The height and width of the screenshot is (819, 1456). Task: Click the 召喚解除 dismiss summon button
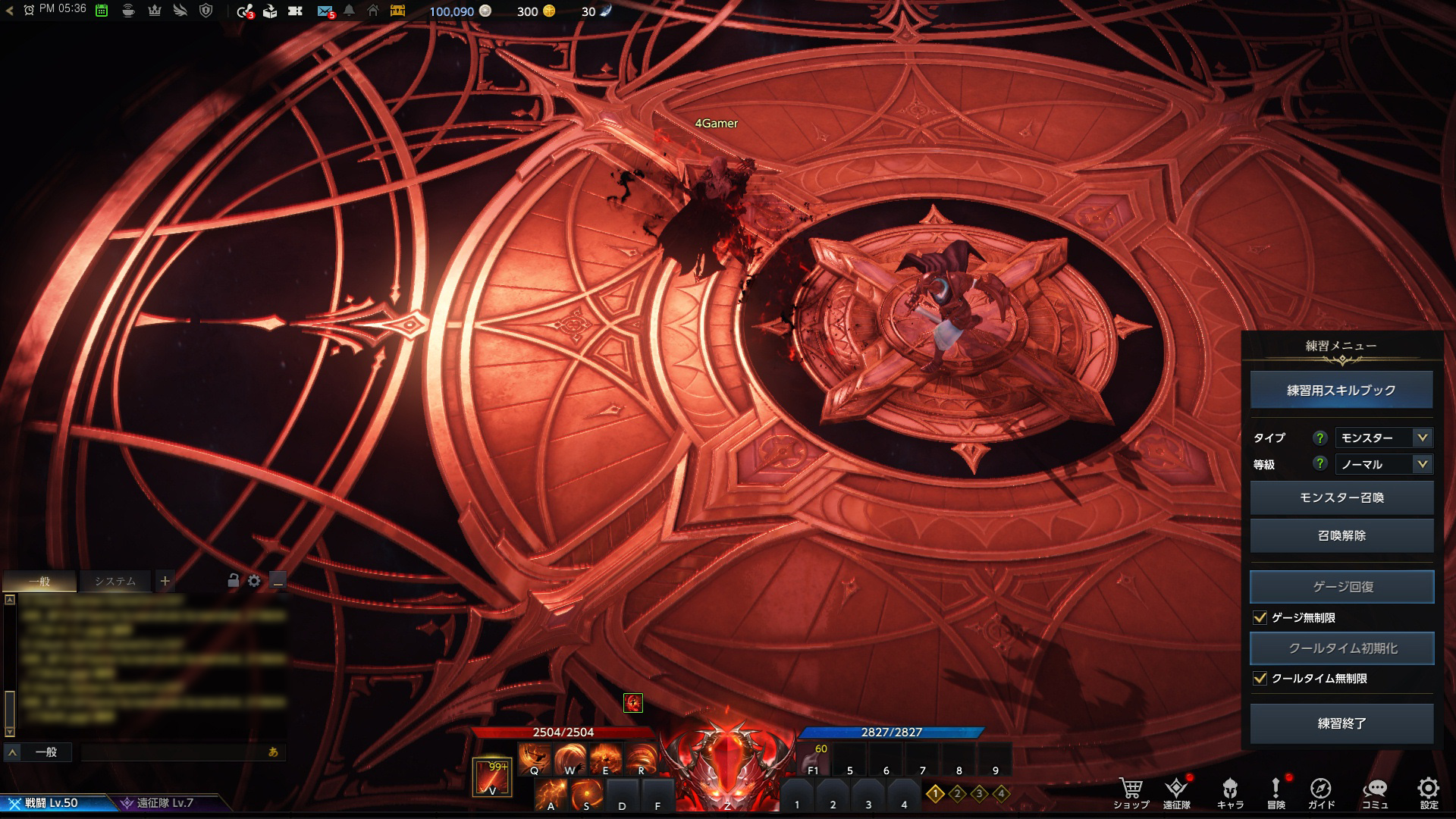pyautogui.click(x=1341, y=535)
